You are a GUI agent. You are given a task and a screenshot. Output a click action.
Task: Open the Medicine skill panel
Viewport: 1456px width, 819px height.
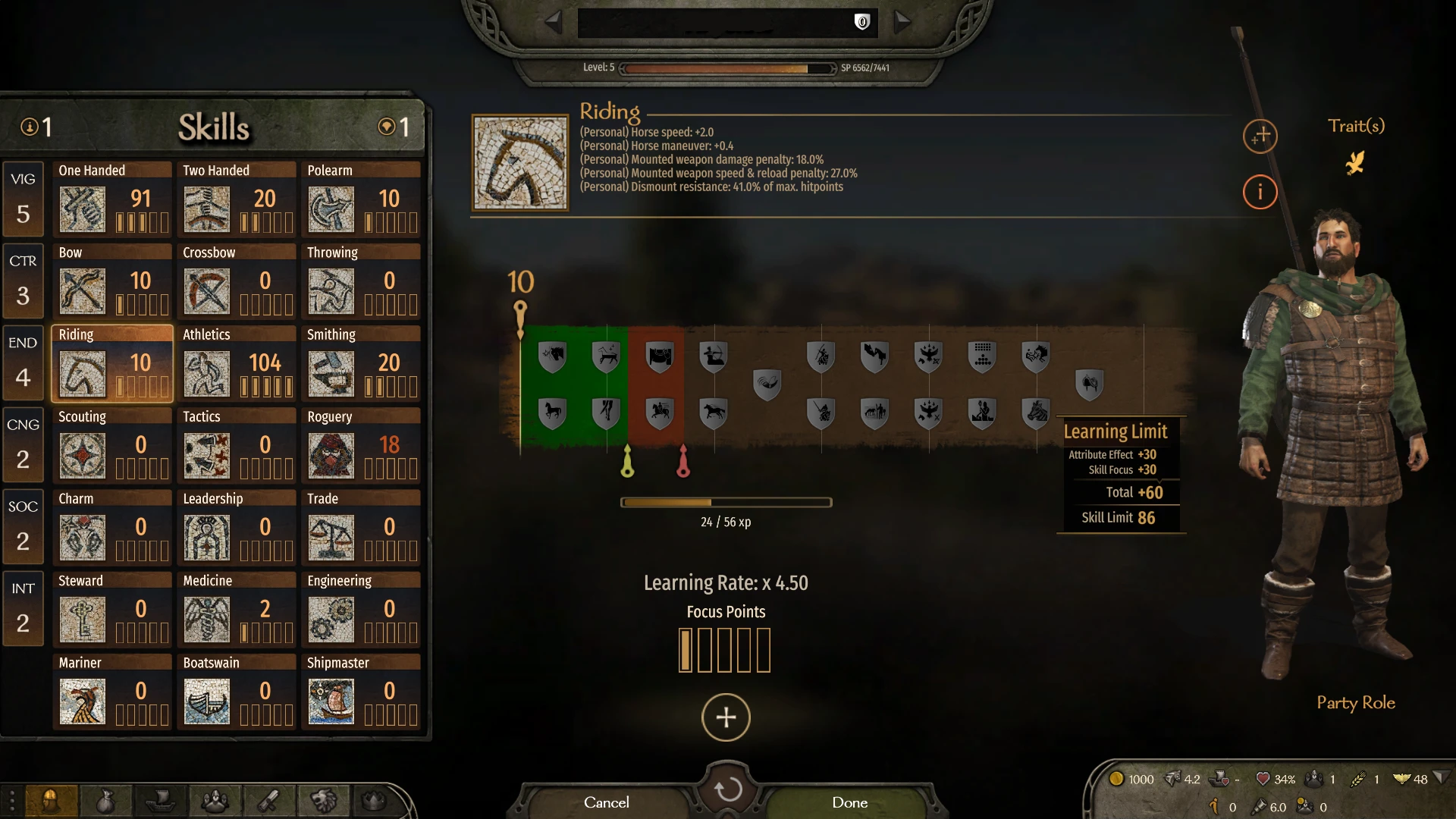coord(206,619)
